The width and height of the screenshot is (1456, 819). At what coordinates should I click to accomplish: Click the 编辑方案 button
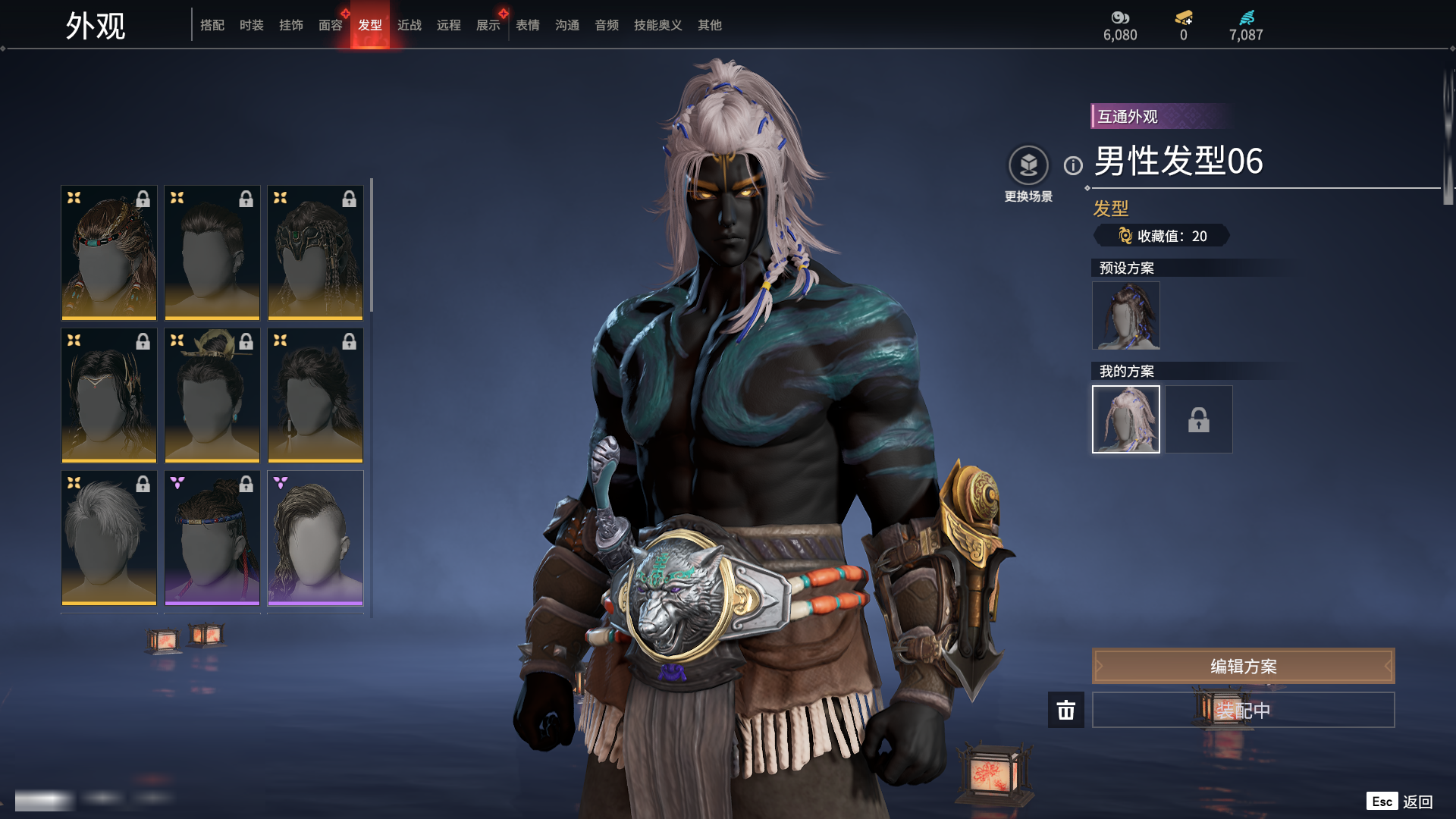[1243, 666]
